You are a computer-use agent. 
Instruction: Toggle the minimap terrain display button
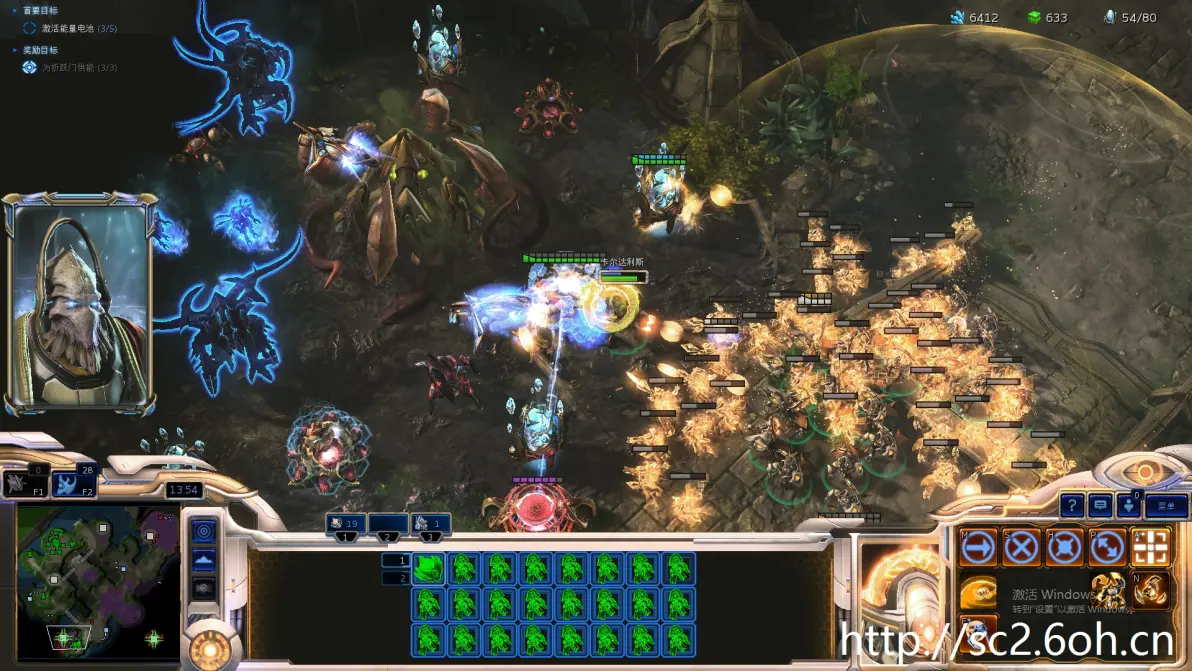[x=203, y=560]
